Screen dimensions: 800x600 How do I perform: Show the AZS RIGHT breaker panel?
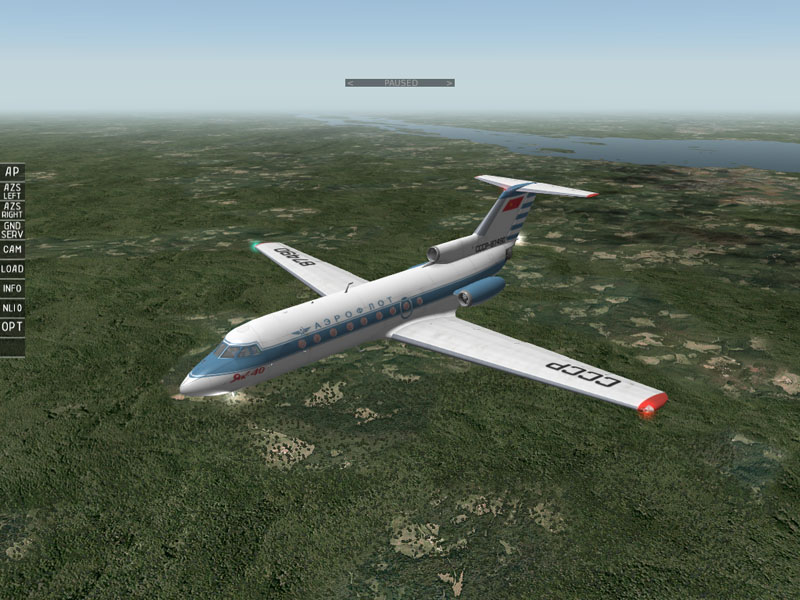tap(12, 210)
